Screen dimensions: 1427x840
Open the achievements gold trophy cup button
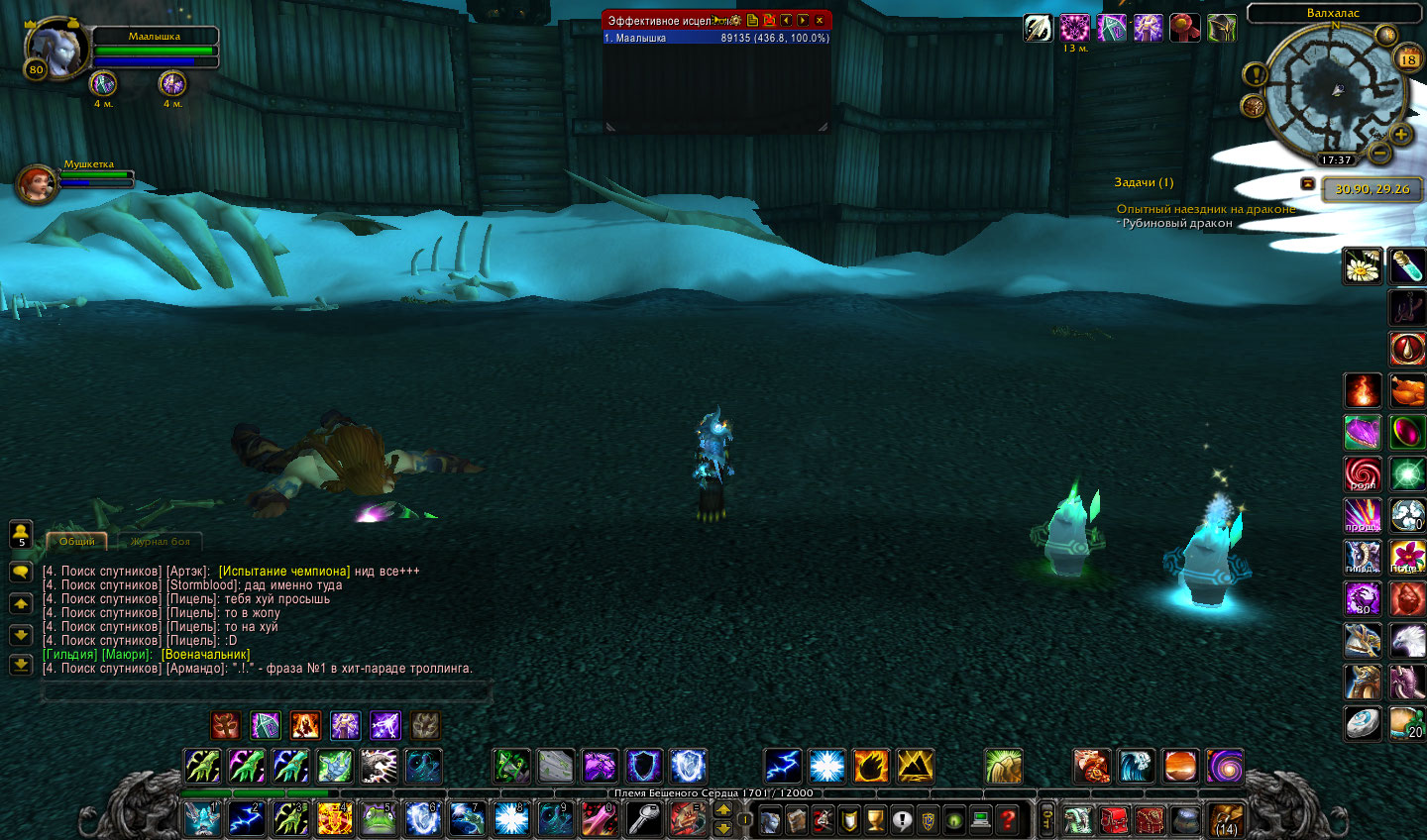pyautogui.click(x=875, y=819)
